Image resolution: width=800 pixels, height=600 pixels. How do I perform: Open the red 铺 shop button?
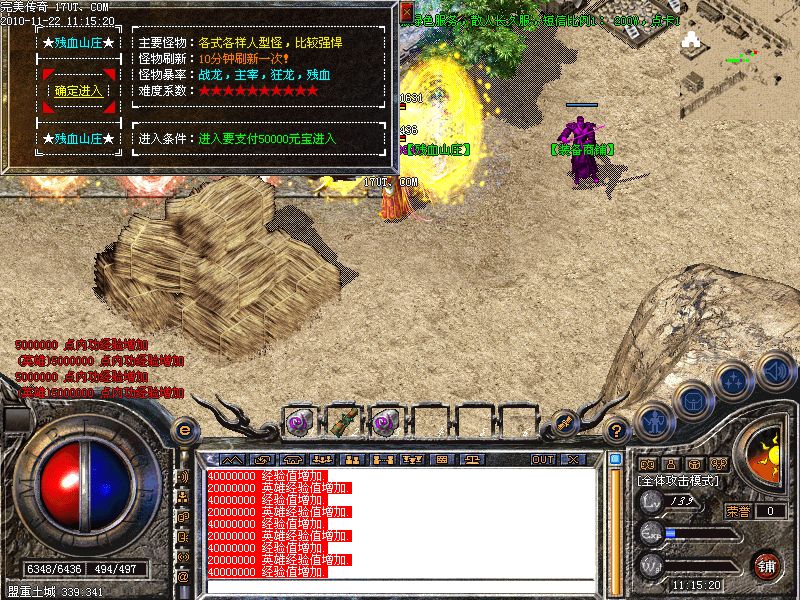click(768, 564)
